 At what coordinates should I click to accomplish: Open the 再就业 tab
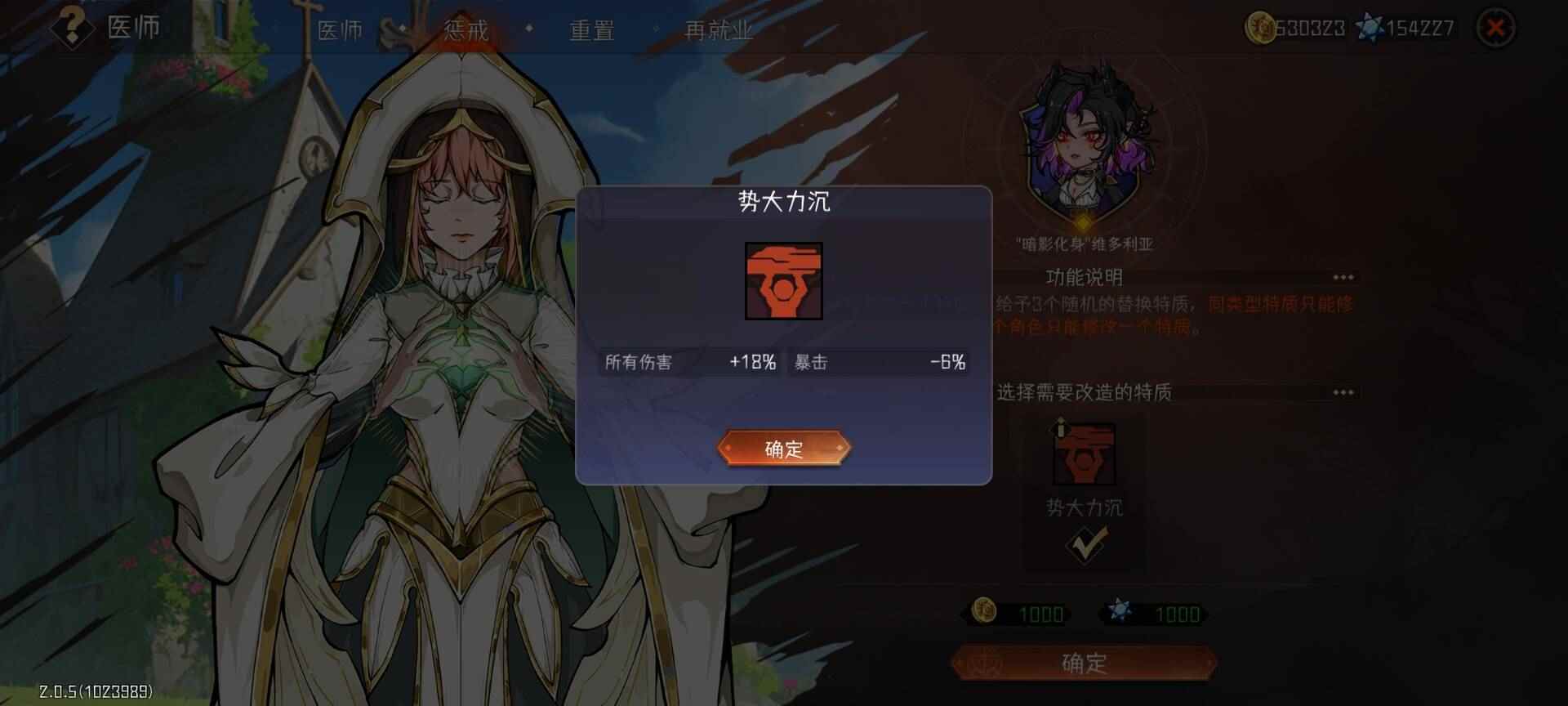pyautogui.click(x=717, y=31)
